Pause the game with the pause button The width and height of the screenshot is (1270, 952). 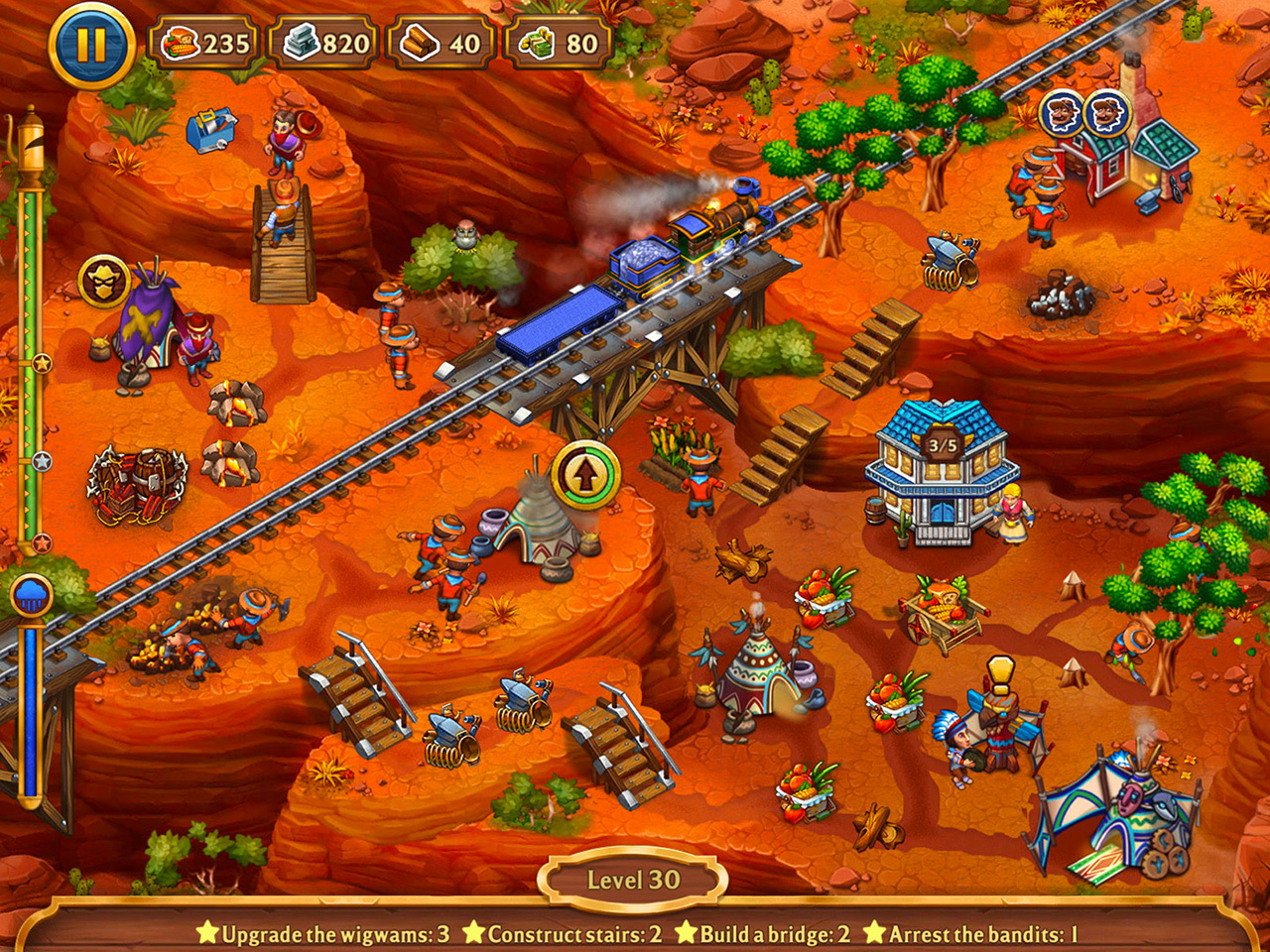[x=87, y=42]
